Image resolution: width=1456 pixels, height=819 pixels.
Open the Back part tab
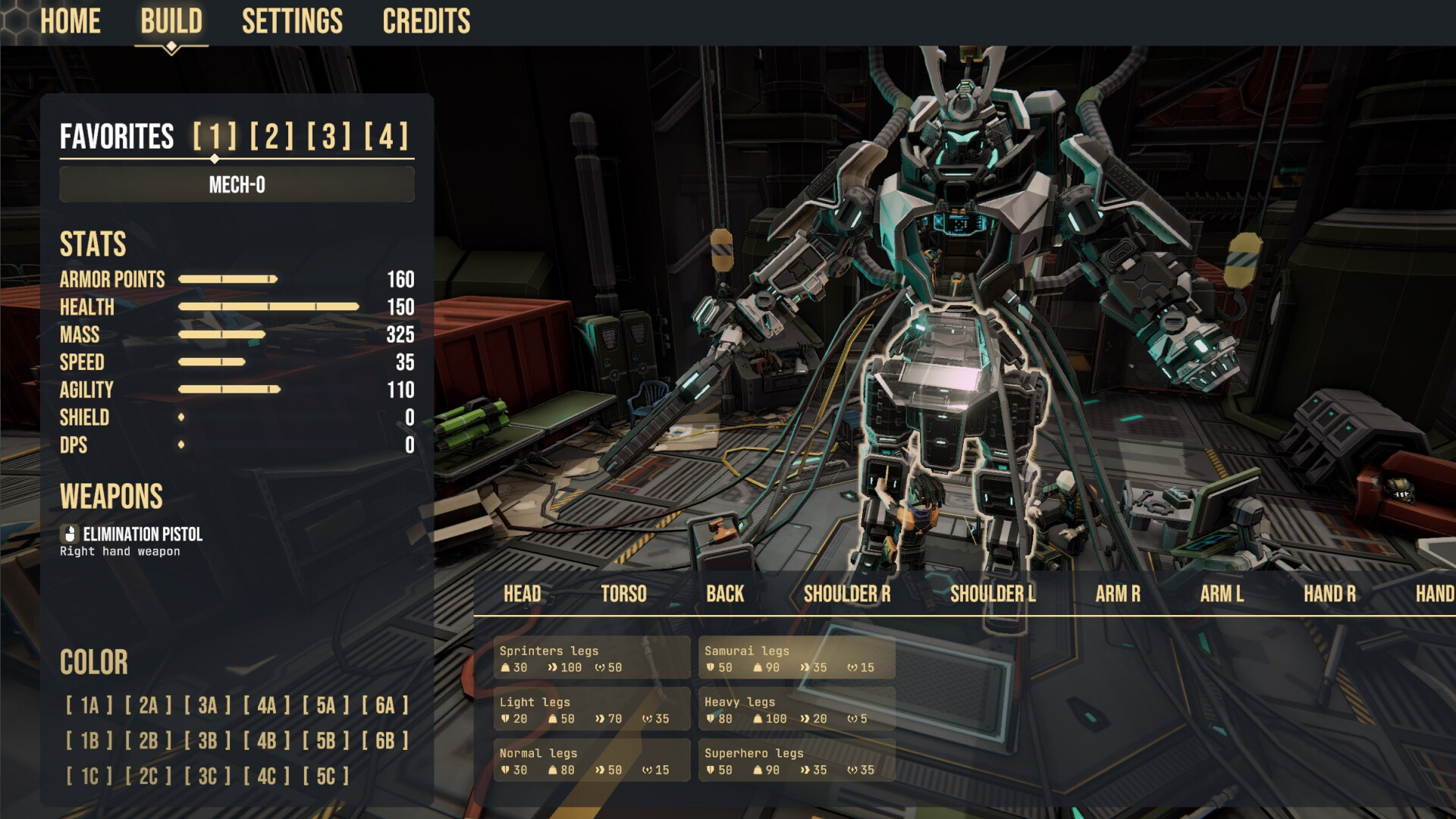tap(725, 594)
